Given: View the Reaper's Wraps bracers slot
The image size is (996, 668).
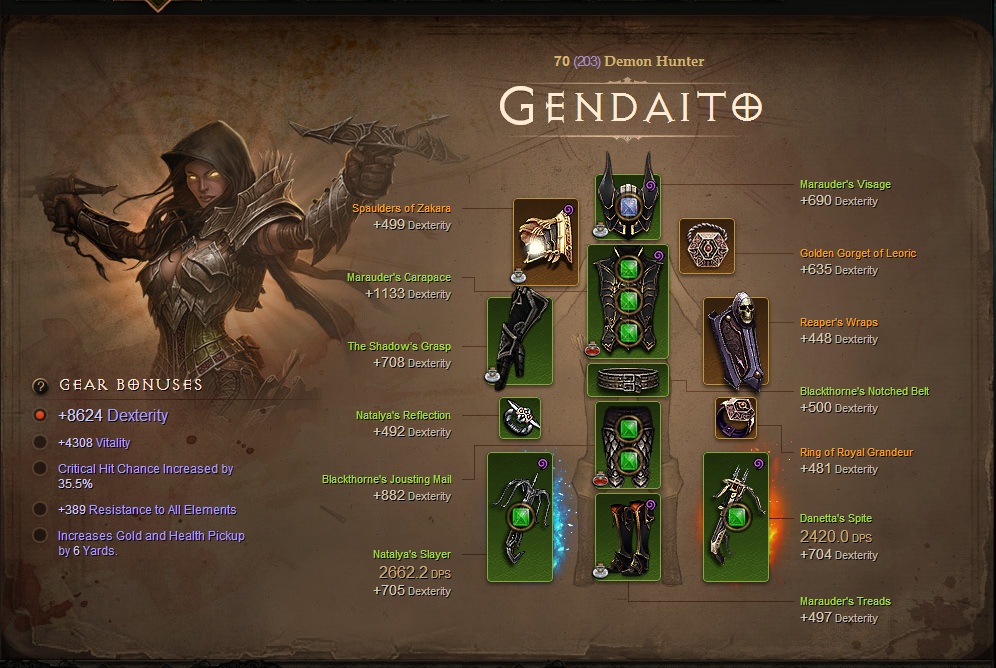Looking at the screenshot, I should (x=735, y=340).
